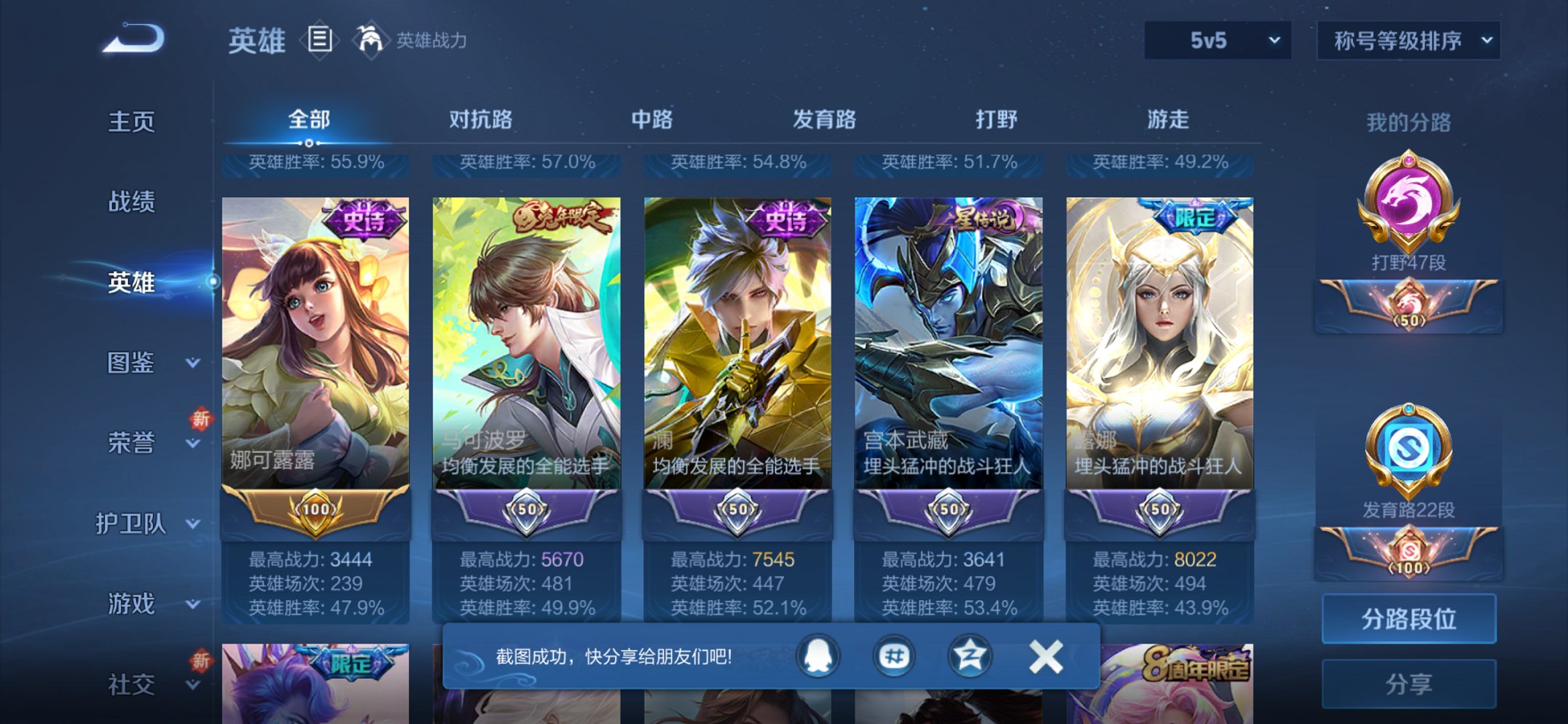Switch to the 打野 tab
This screenshot has height=724, width=1568.
(x=995, y=119)
